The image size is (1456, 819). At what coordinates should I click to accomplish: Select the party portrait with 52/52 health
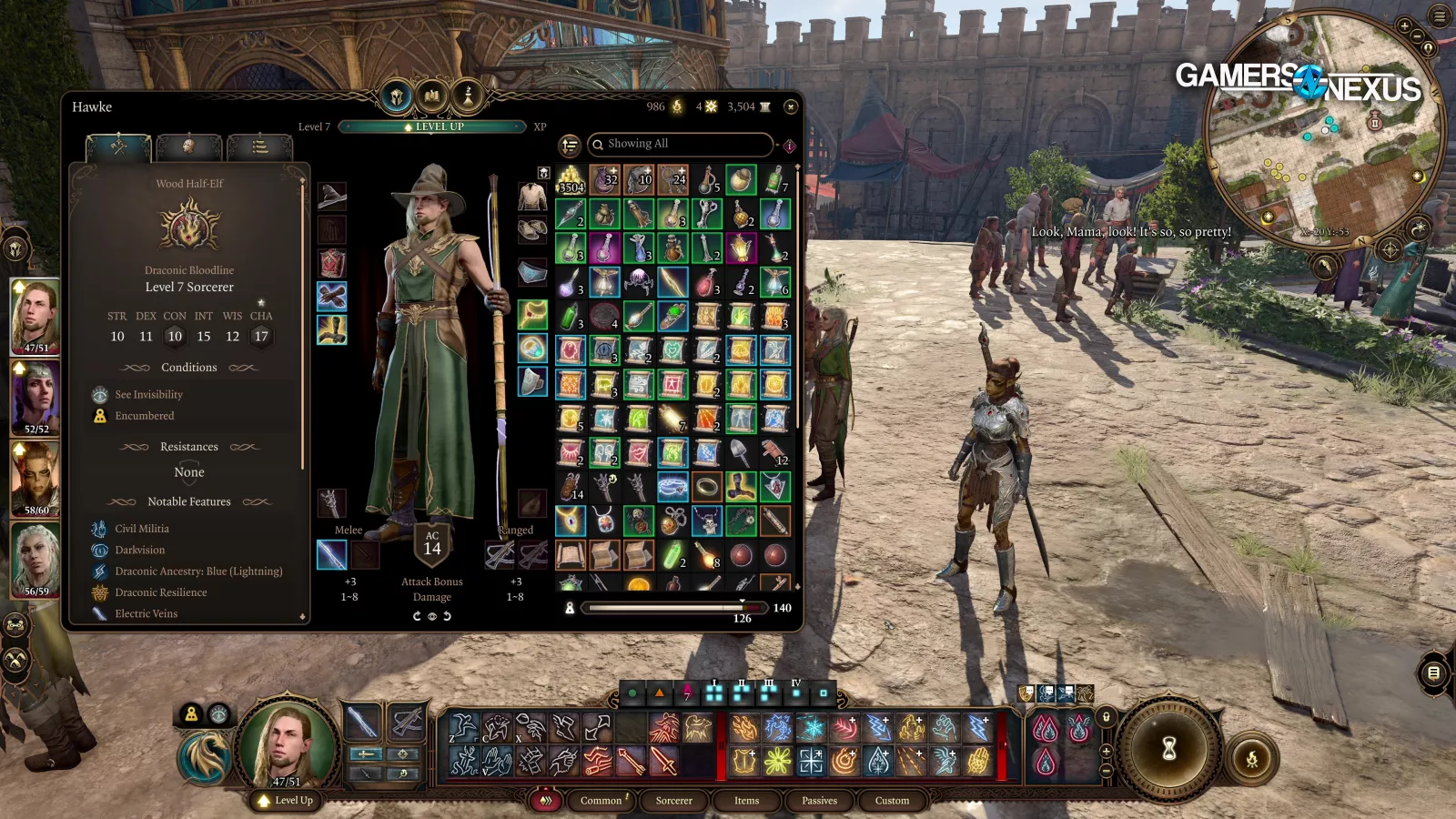(x=35, y=398)
